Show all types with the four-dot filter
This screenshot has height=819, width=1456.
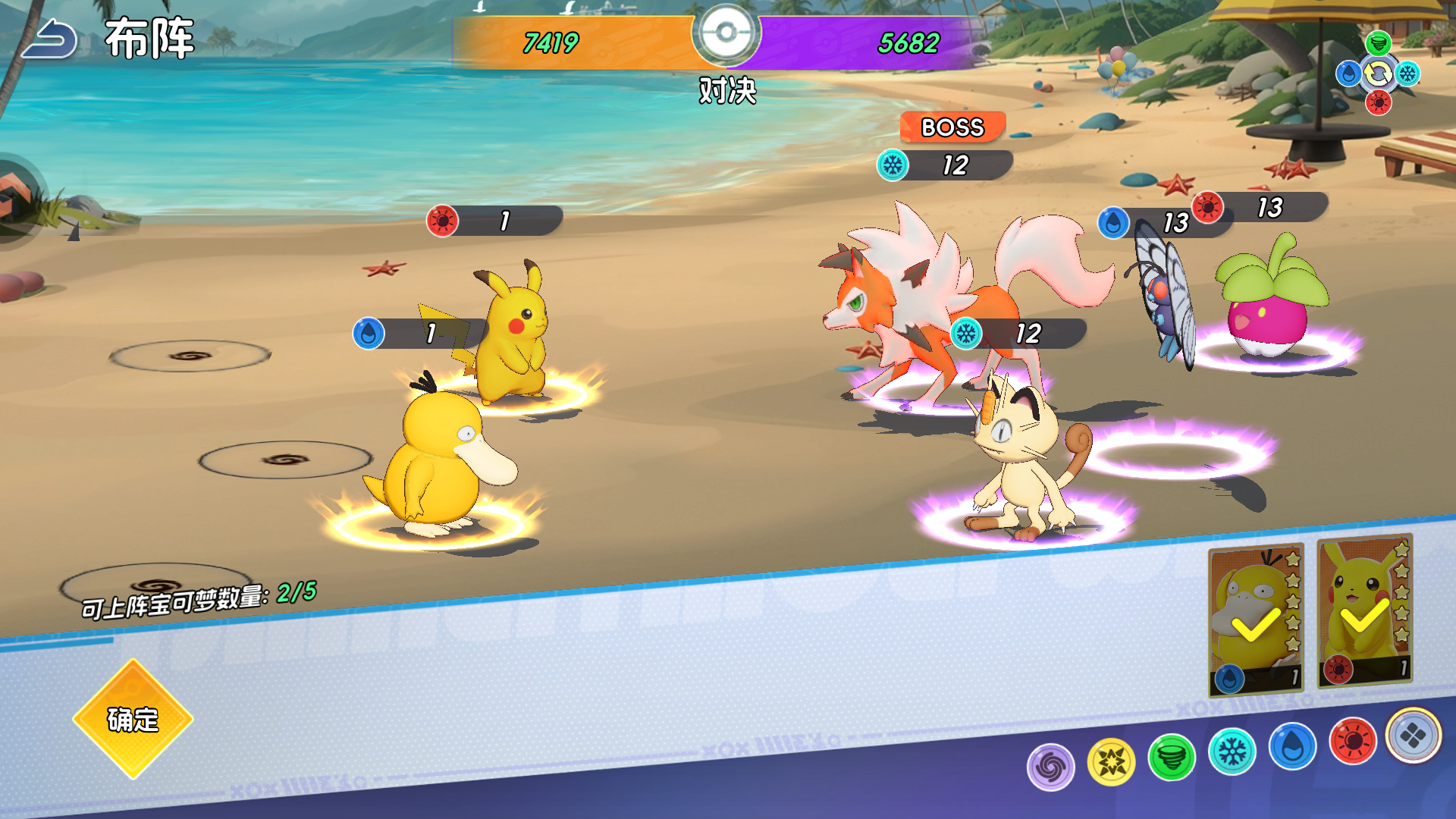pyautogui.click(x=1413, y=735)
